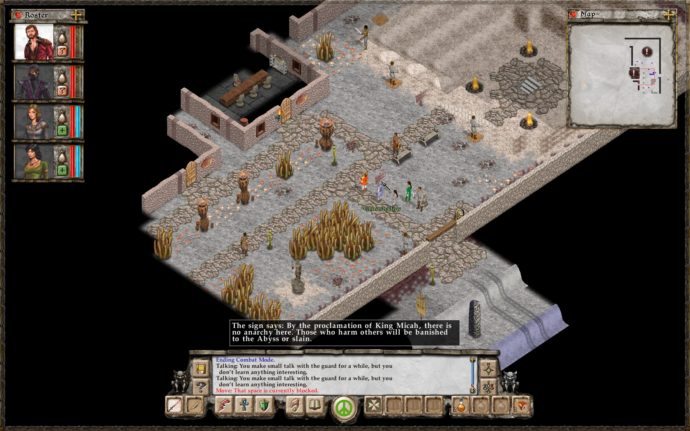Click the green plus button for the blonde woman
This screenshot has width=690, height=431.
[62, 133]
